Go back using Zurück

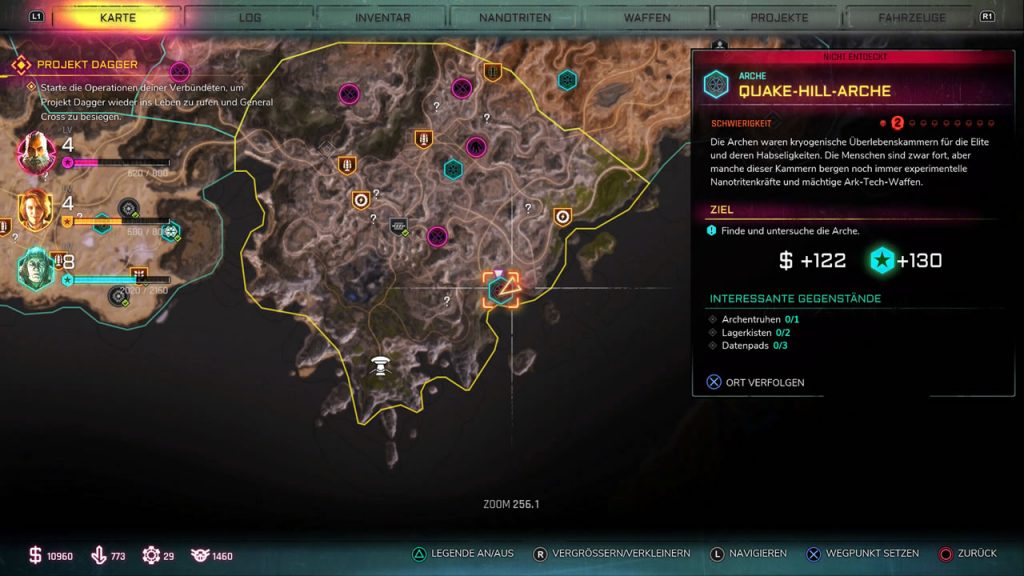pyautogui.click(x=968, y=553)
